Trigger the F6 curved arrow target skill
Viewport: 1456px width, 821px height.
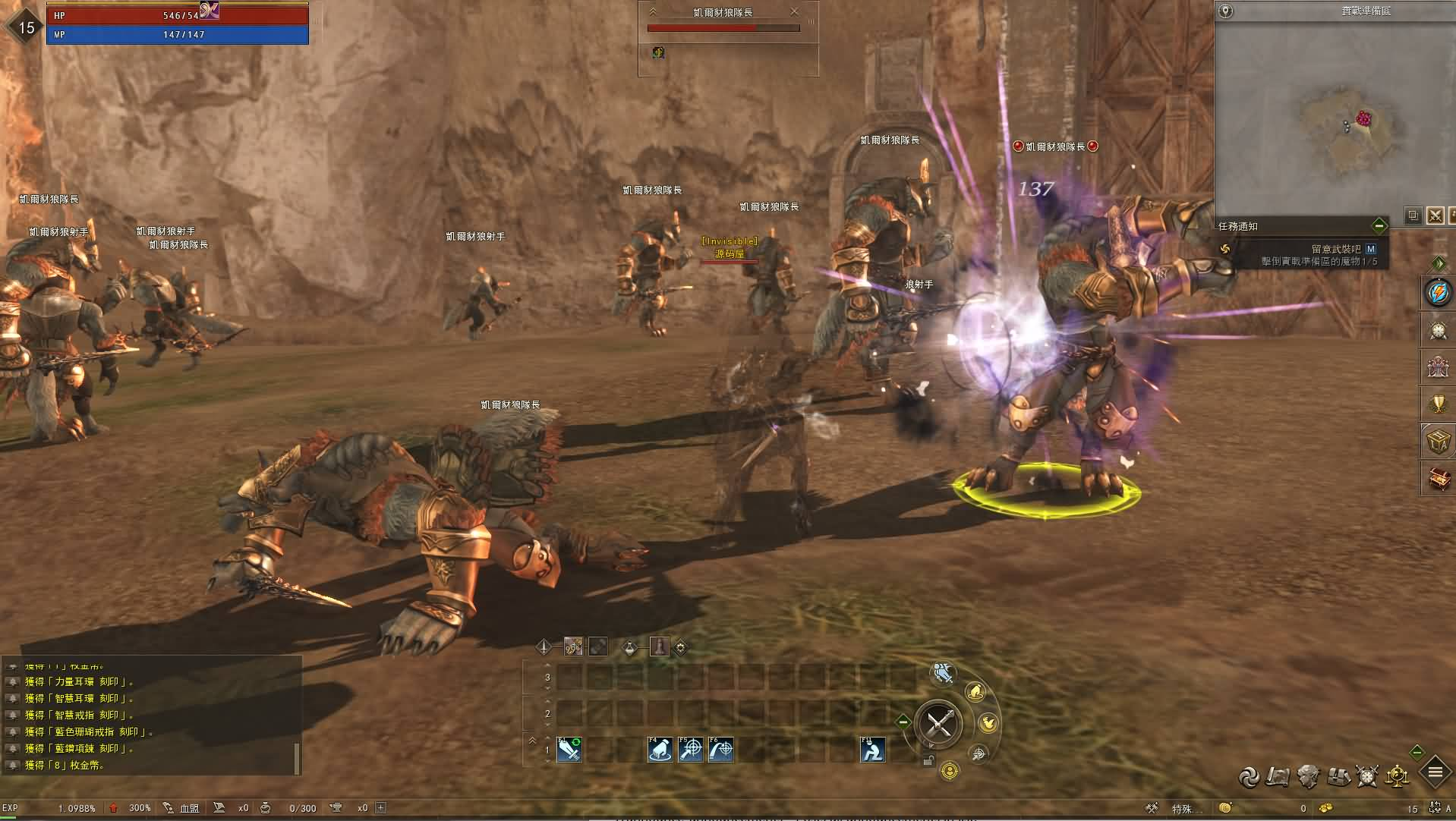(x=721, y=750)
